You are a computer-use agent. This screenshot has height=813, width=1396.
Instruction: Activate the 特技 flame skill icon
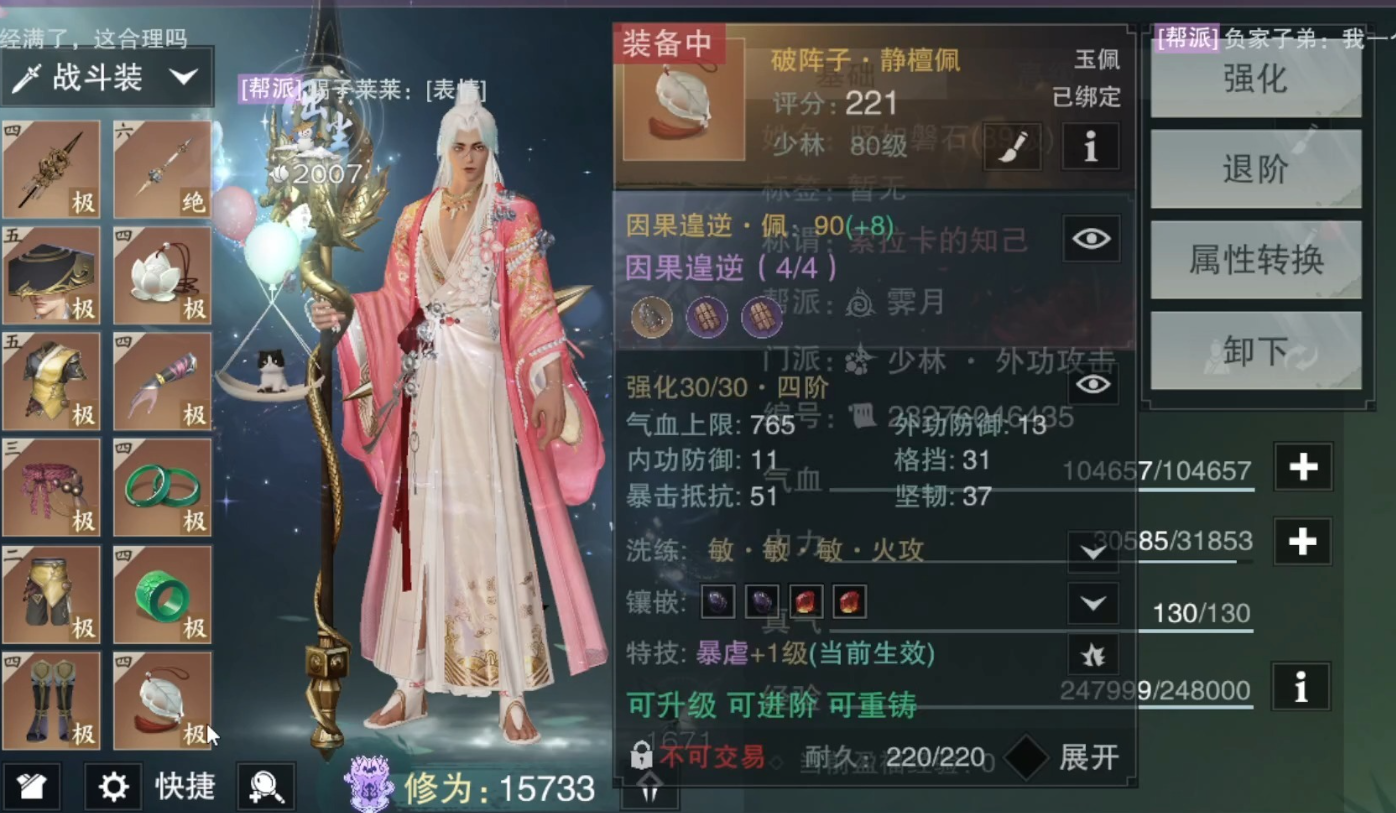coord(1092,654)
